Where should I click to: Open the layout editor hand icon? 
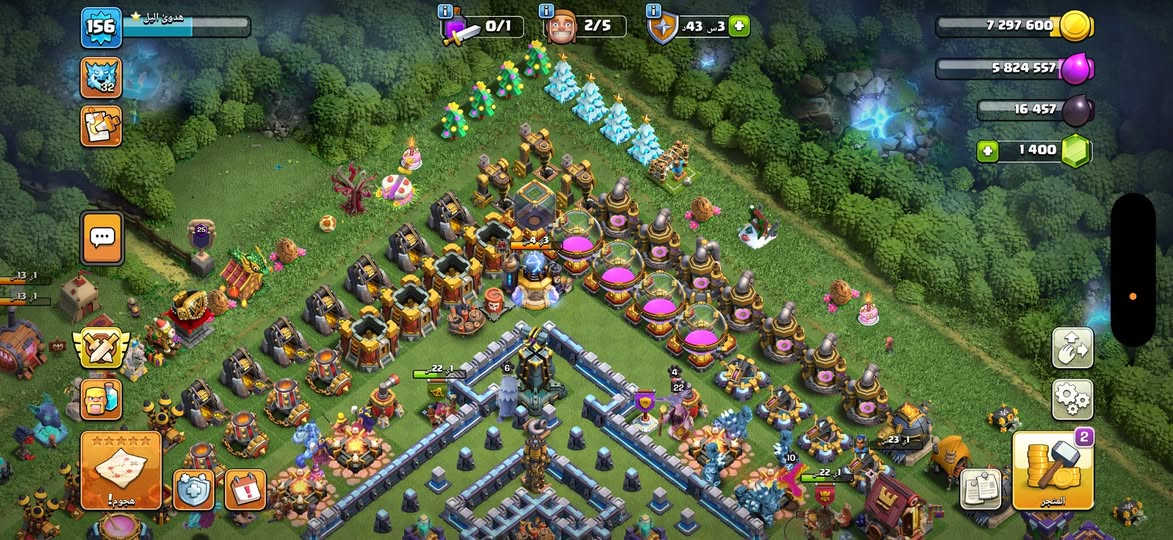click(x=1072, y=348)
